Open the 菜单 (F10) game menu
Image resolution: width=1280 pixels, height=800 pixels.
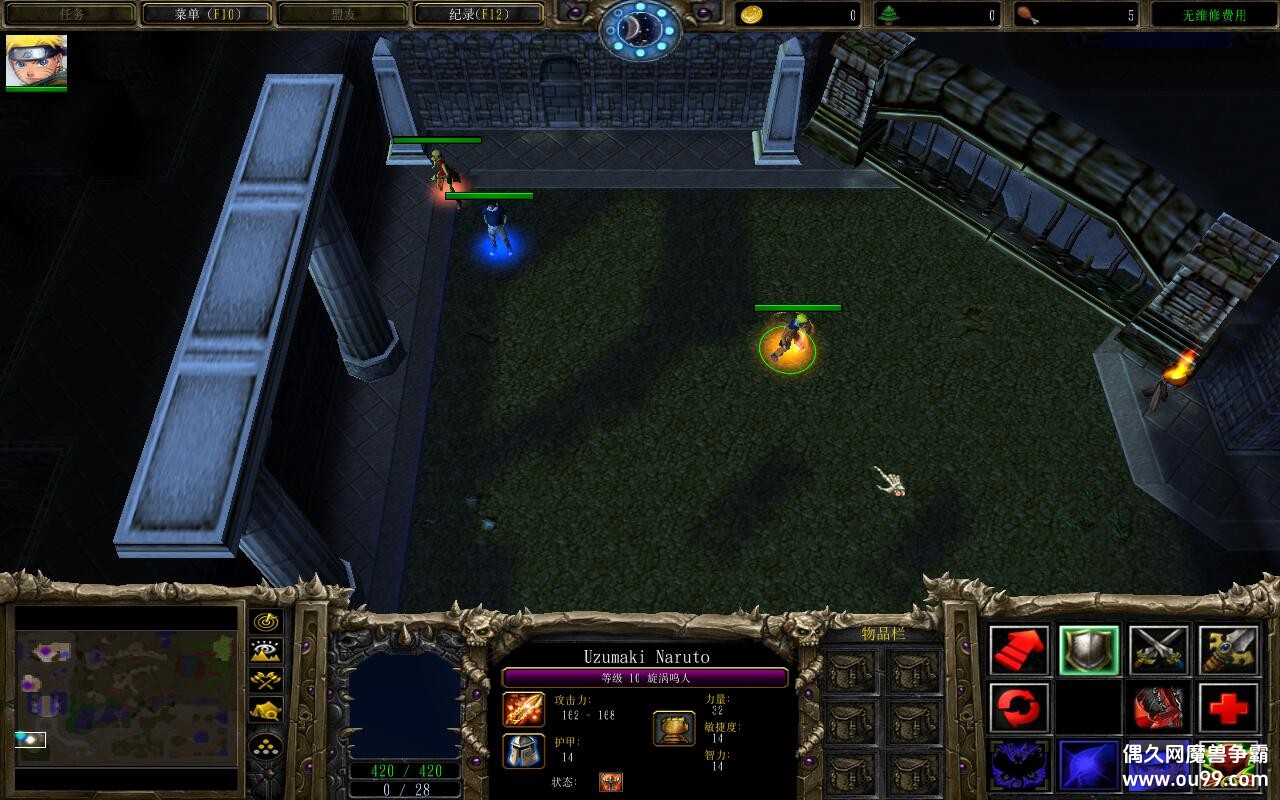pos(207,14)
